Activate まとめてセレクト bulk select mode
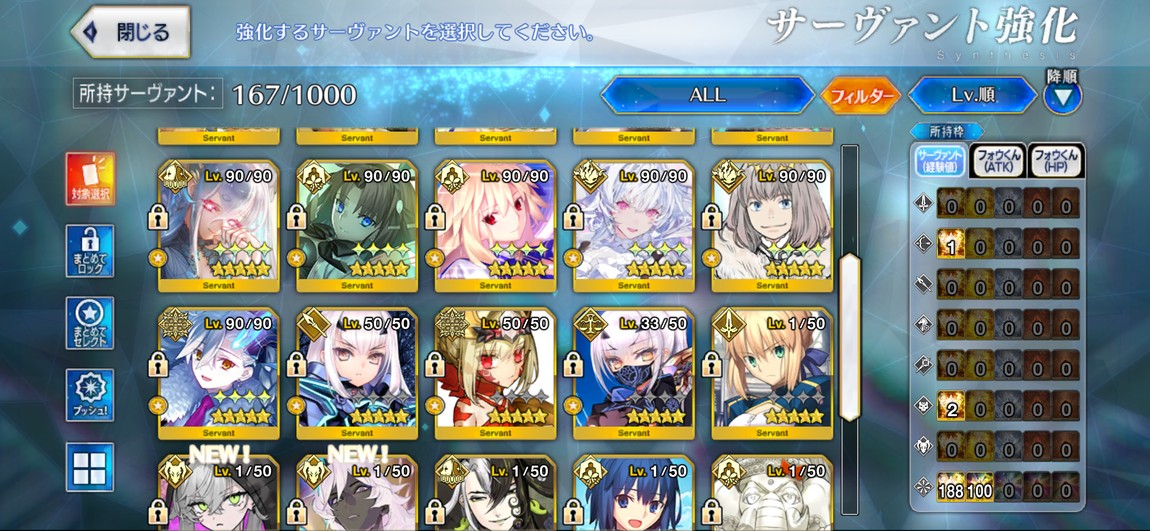 (x=90, y=322)
